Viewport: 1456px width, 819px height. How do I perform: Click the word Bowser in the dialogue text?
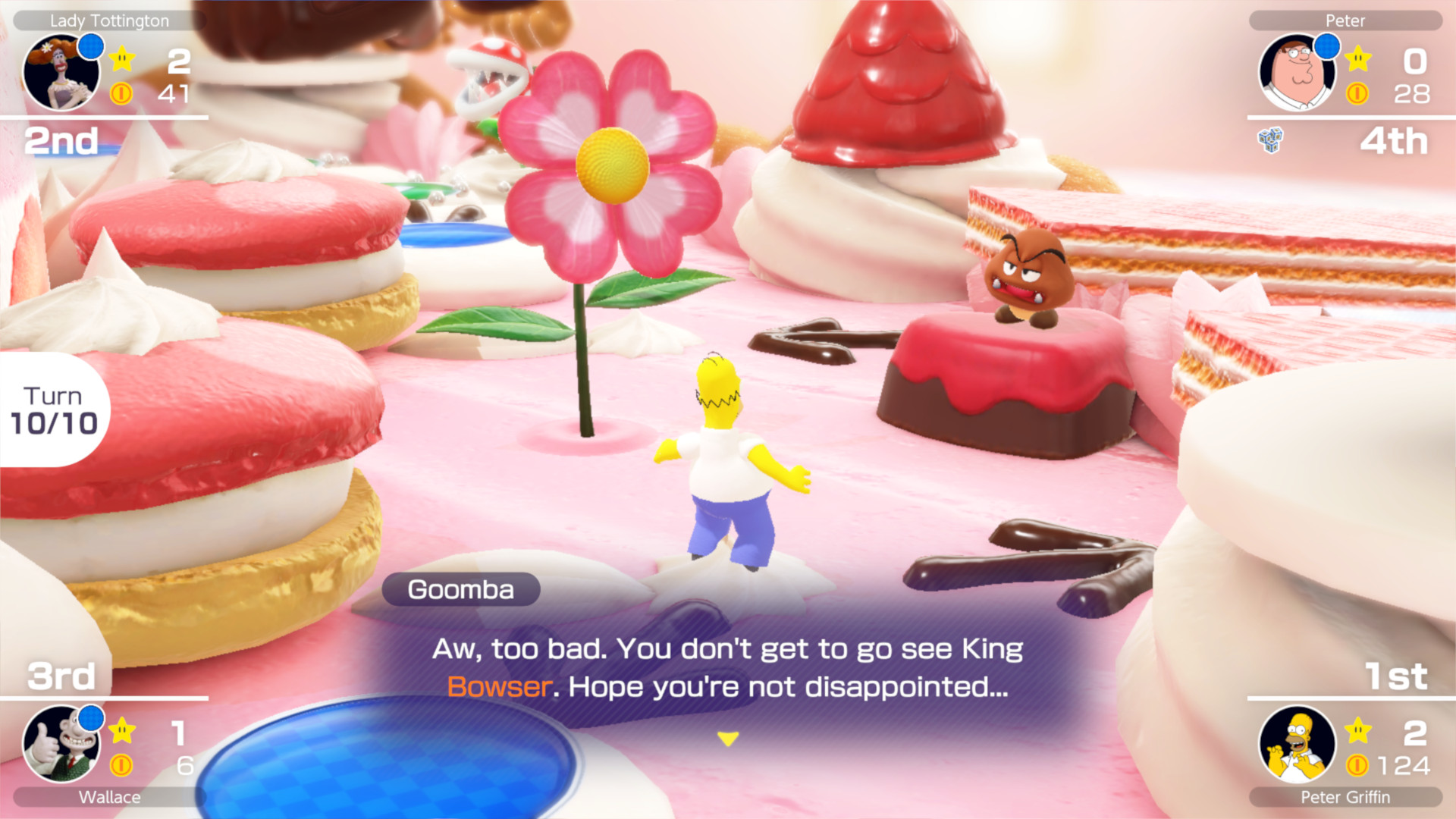[x=498, y=686]
